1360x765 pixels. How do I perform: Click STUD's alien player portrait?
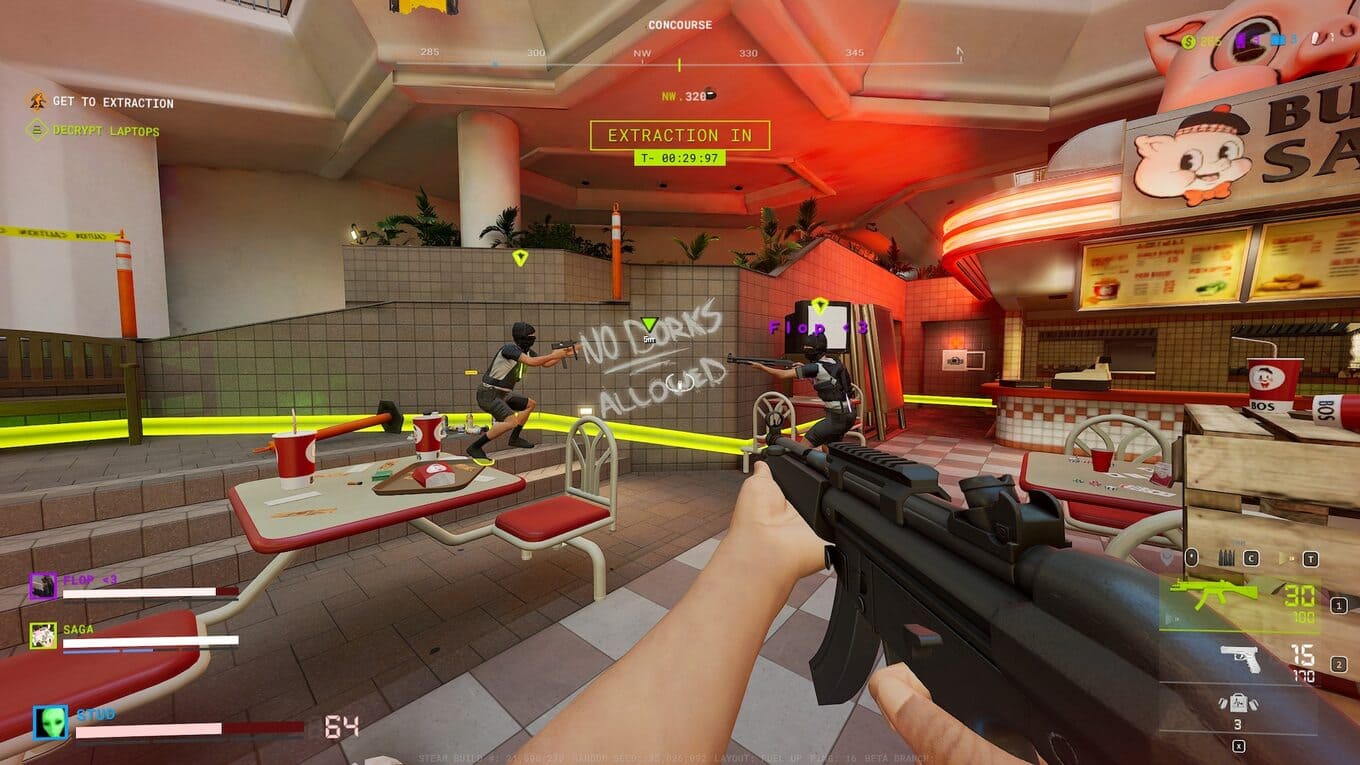tap(50, 722)
